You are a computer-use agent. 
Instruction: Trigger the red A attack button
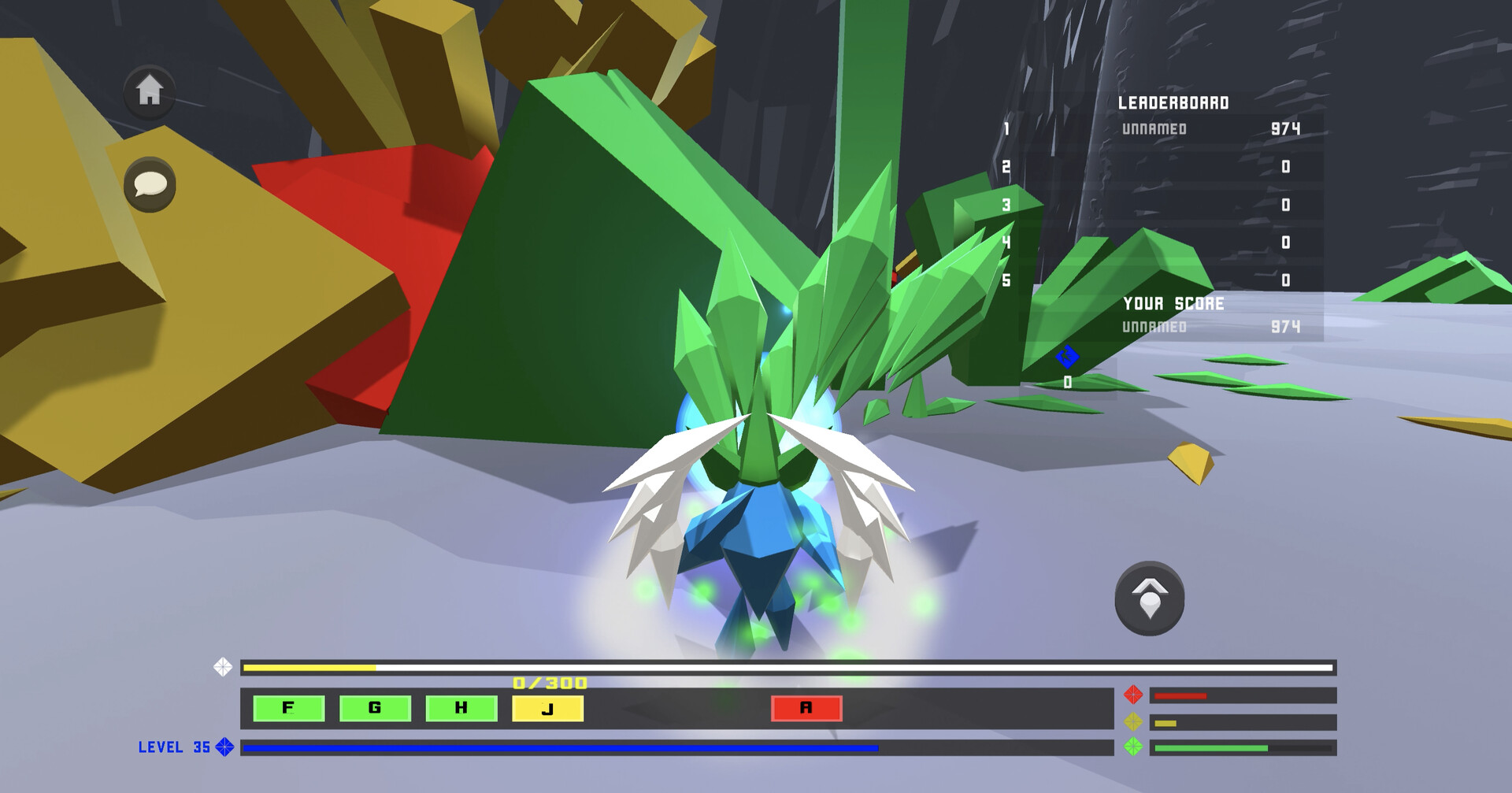[x=806, y=709]
